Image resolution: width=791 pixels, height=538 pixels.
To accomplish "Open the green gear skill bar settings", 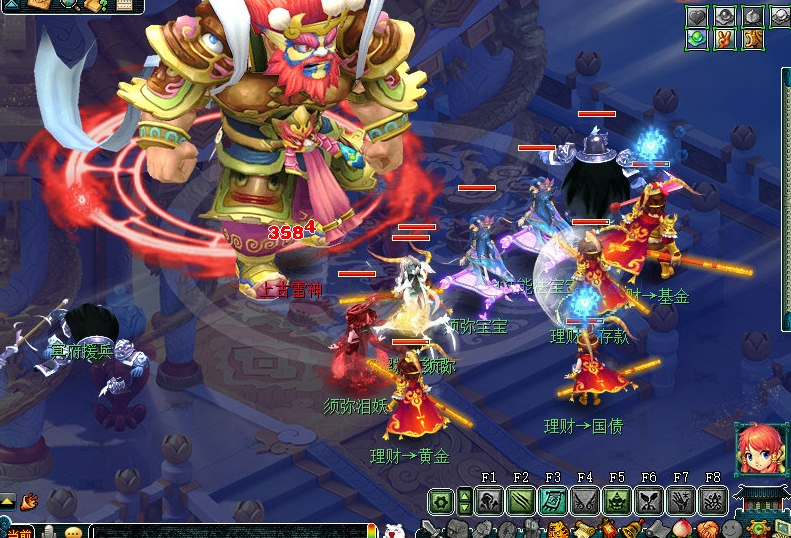I will tap(441, 501).
